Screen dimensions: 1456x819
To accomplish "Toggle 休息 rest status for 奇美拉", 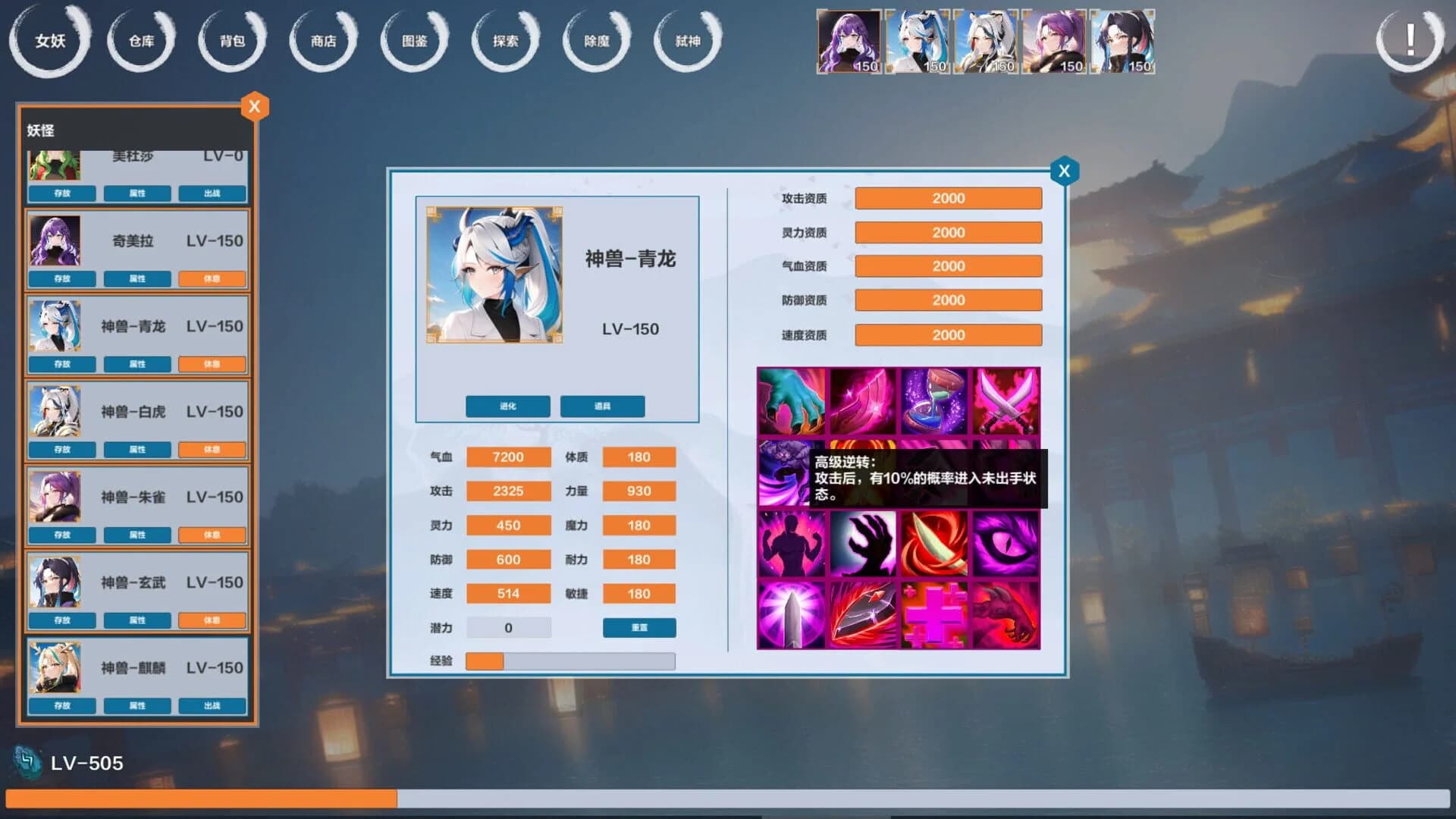I will tap(212, 279).
